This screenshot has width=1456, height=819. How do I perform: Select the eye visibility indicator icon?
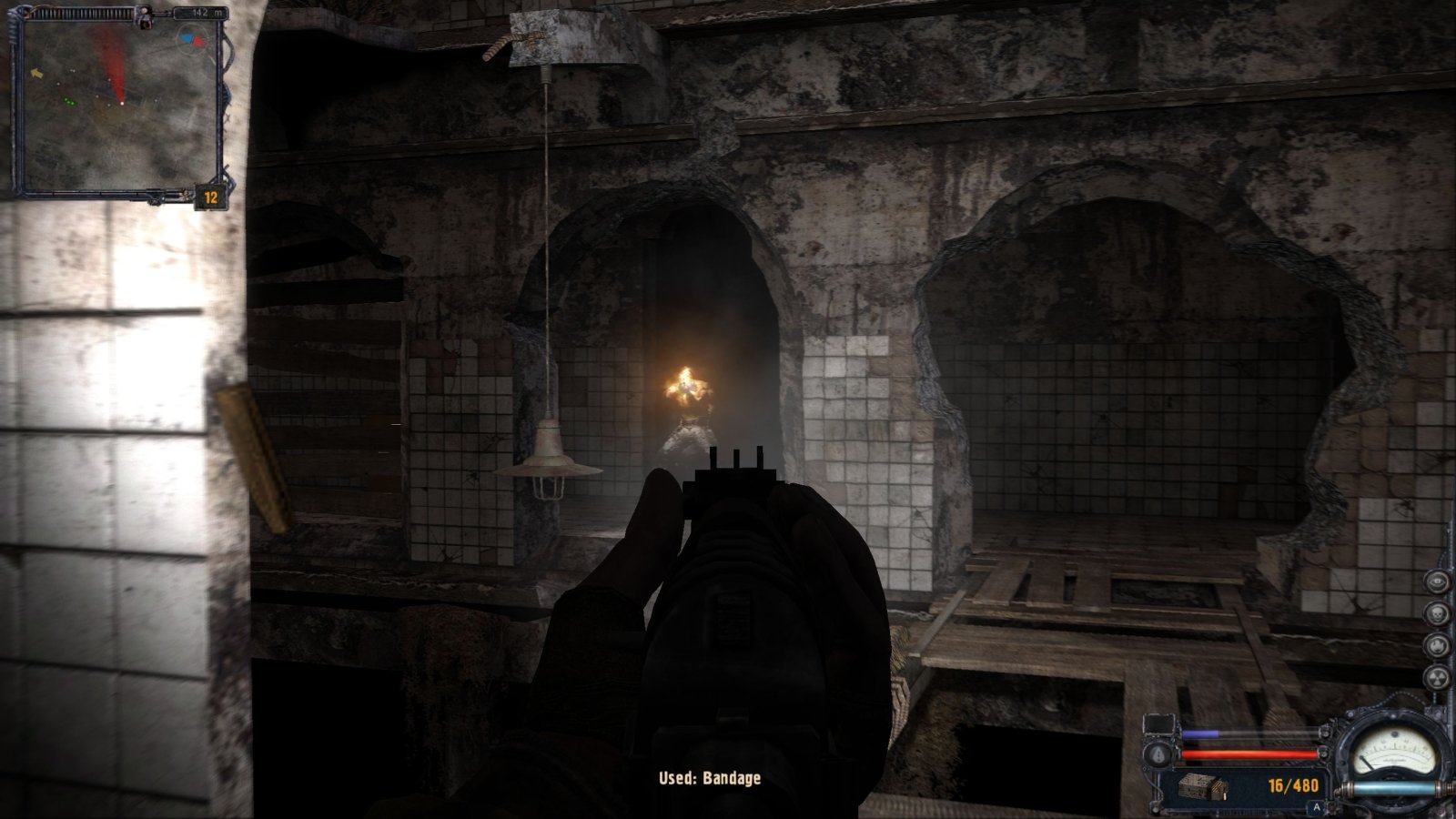[1438, 583]
